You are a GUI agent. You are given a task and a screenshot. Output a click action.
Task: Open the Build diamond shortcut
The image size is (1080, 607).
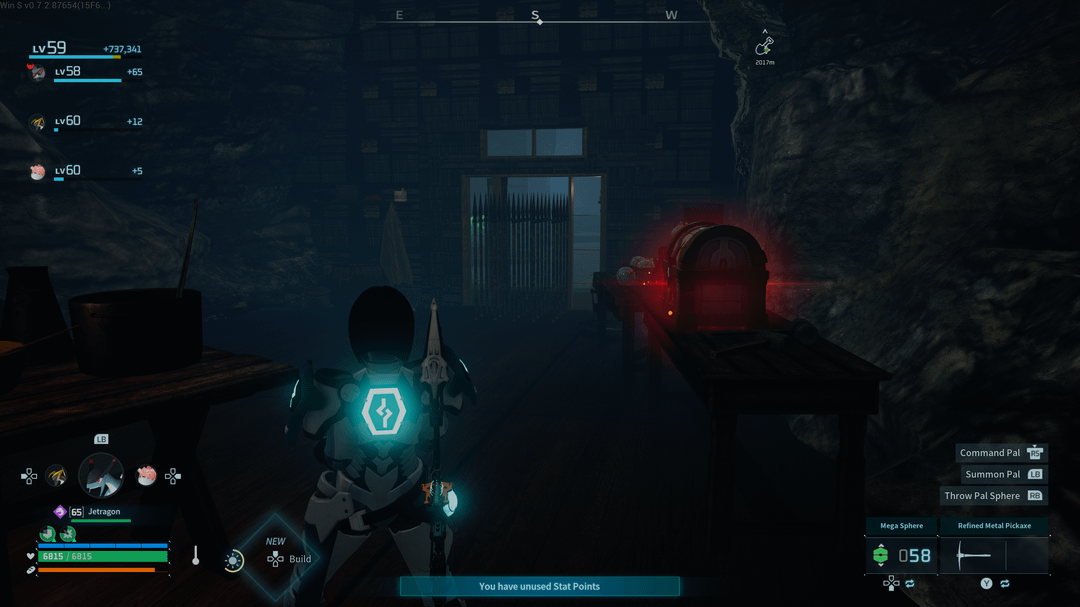coord(275,558)
